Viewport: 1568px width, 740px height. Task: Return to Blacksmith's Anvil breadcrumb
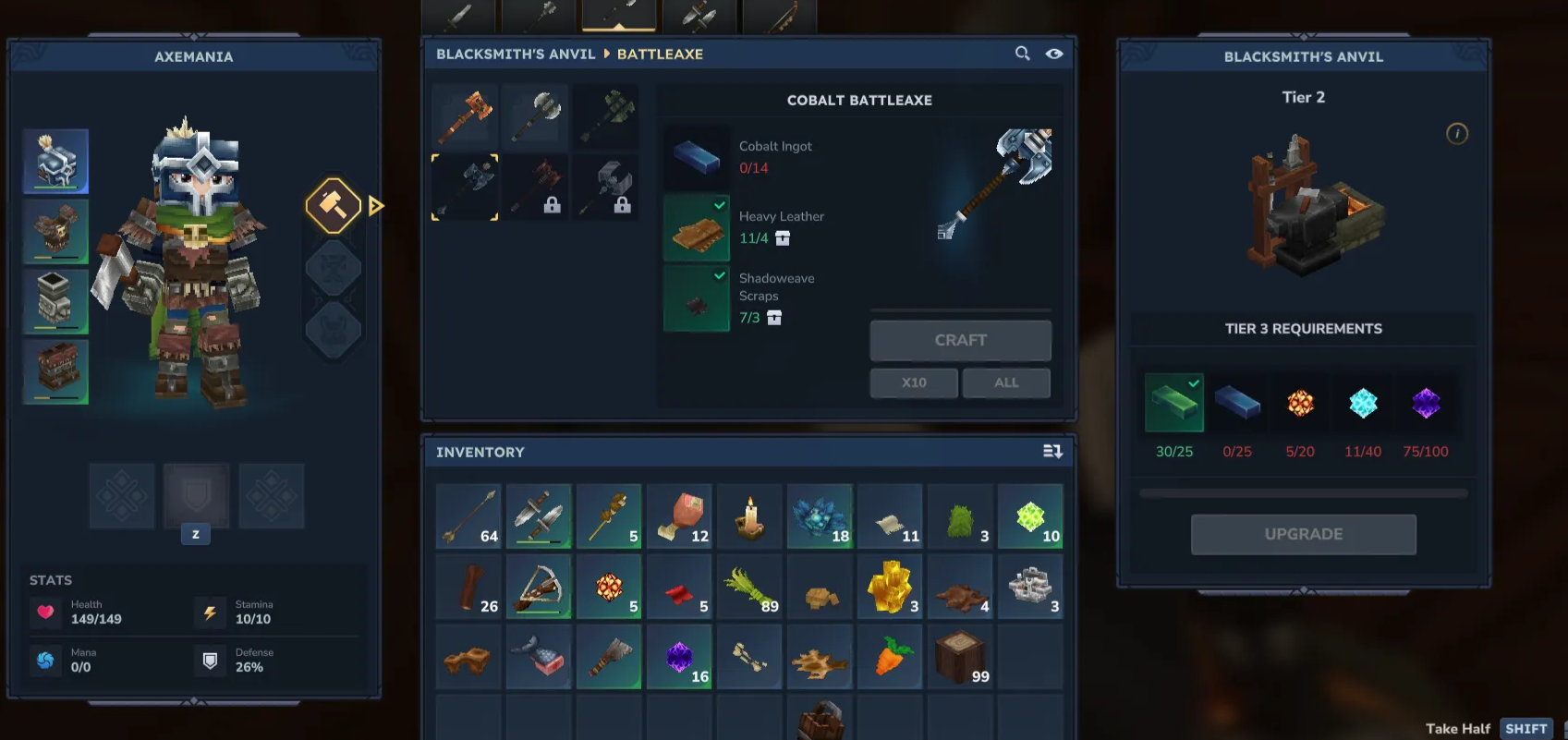coord(516,54)
